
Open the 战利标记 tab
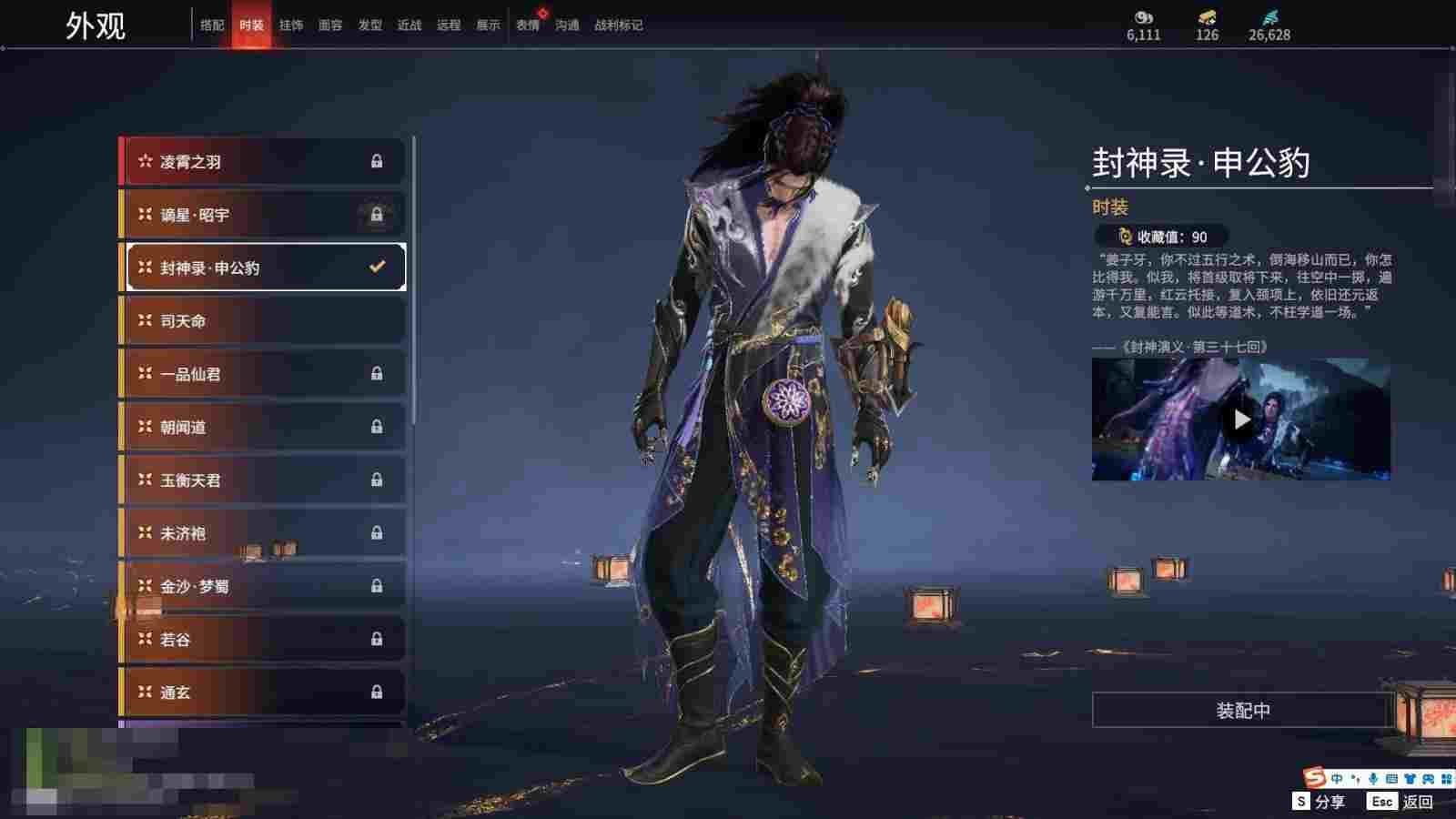tap(619, 25)
